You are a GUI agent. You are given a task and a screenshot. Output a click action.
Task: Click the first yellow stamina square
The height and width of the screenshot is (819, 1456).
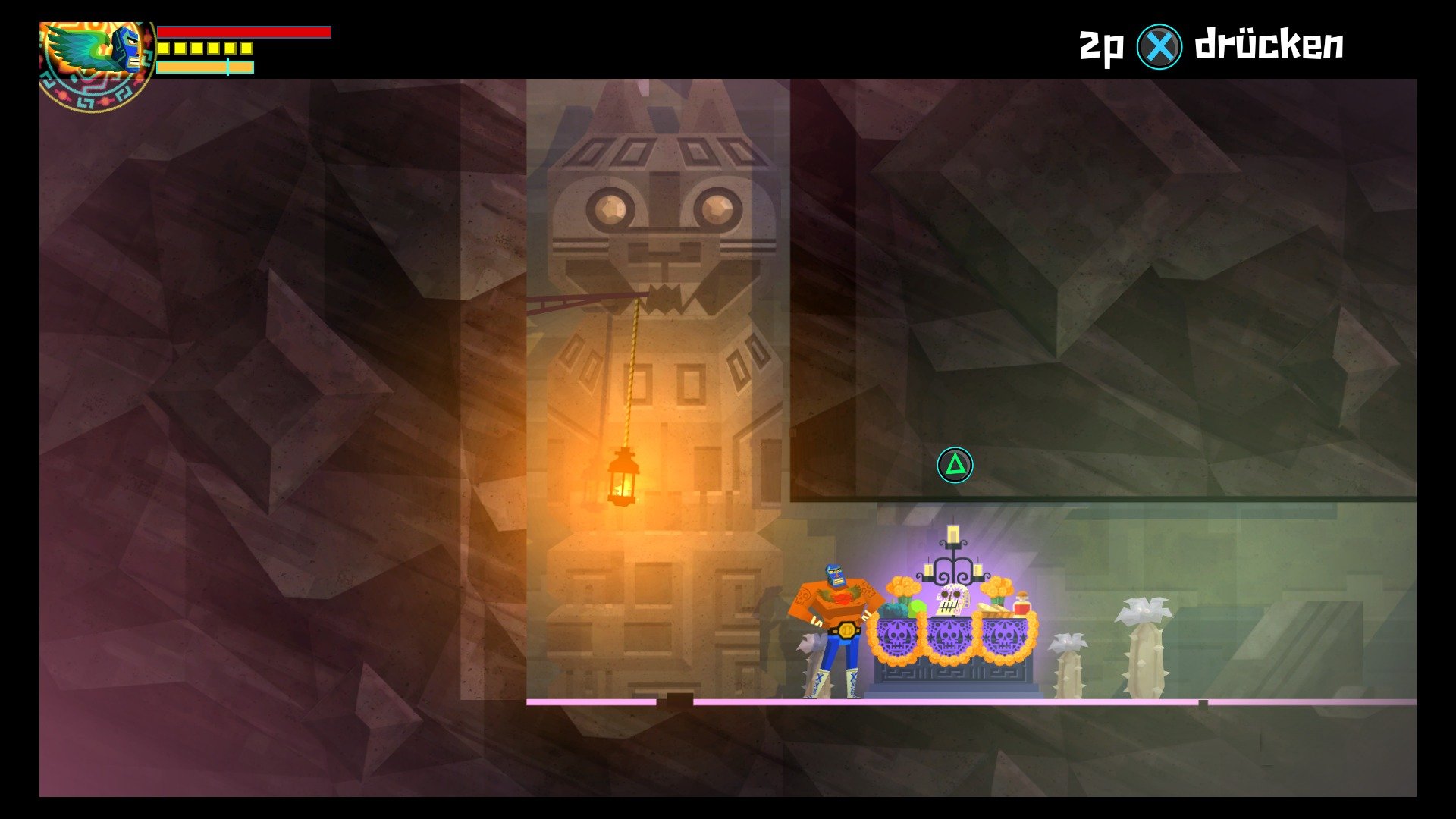[164, 49]
